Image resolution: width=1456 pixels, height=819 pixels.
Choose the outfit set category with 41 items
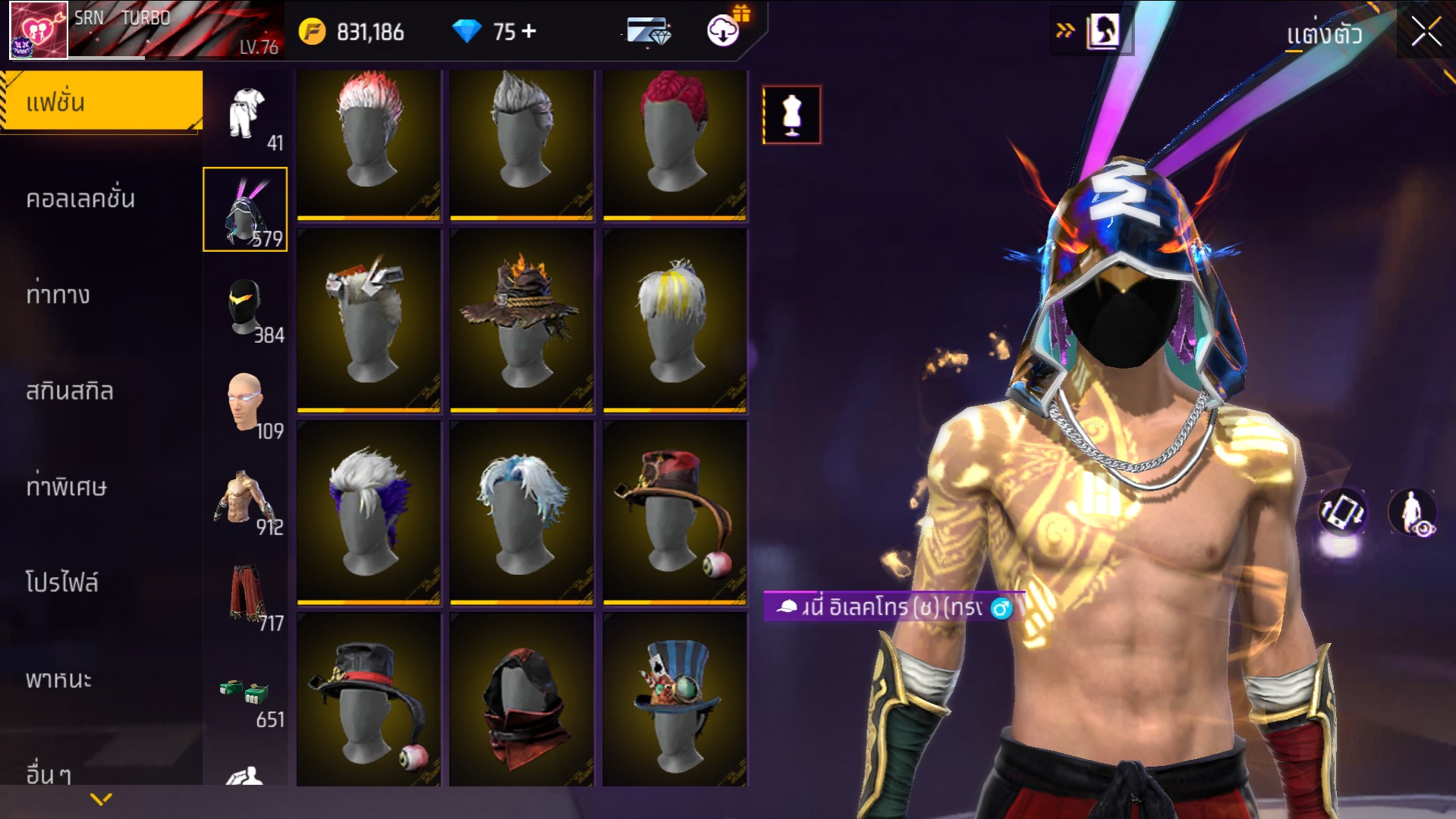[247, 115]
